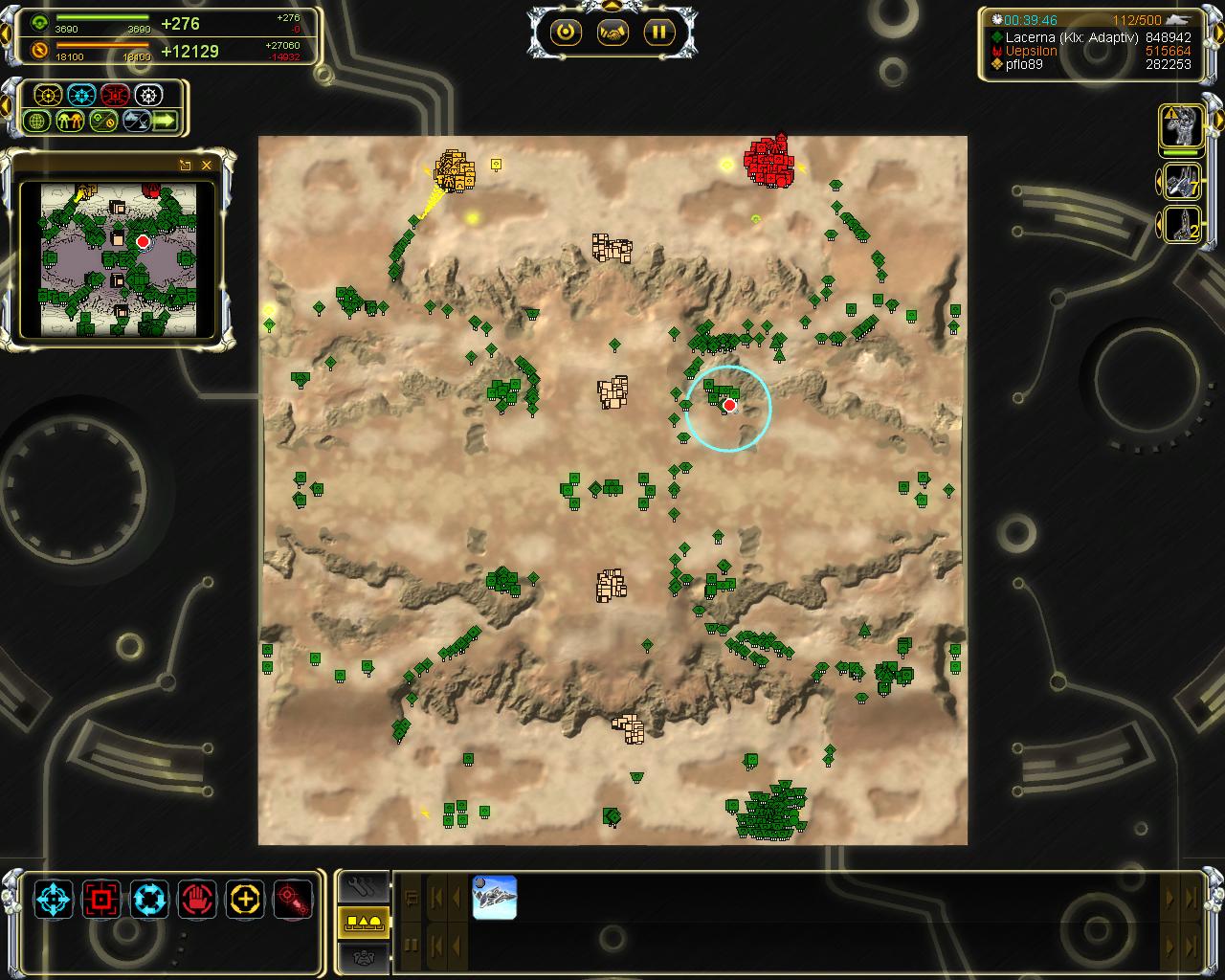The height and width of the screenshot is (980, 1225).
Task: Select the aircraft unit icon in build queue
Action: point(495,898)
